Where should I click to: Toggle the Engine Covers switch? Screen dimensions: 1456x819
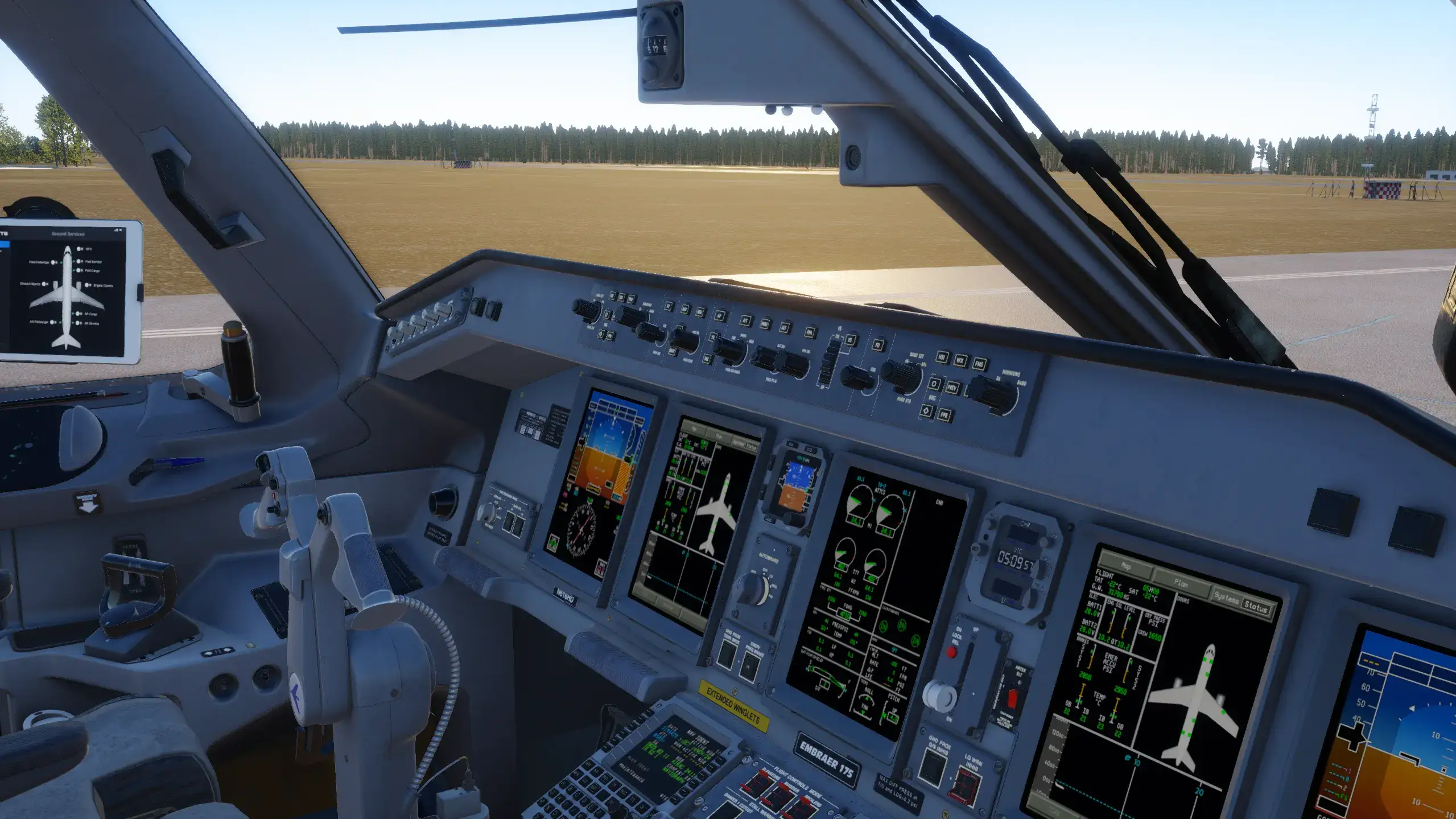[x=87, y=285]
